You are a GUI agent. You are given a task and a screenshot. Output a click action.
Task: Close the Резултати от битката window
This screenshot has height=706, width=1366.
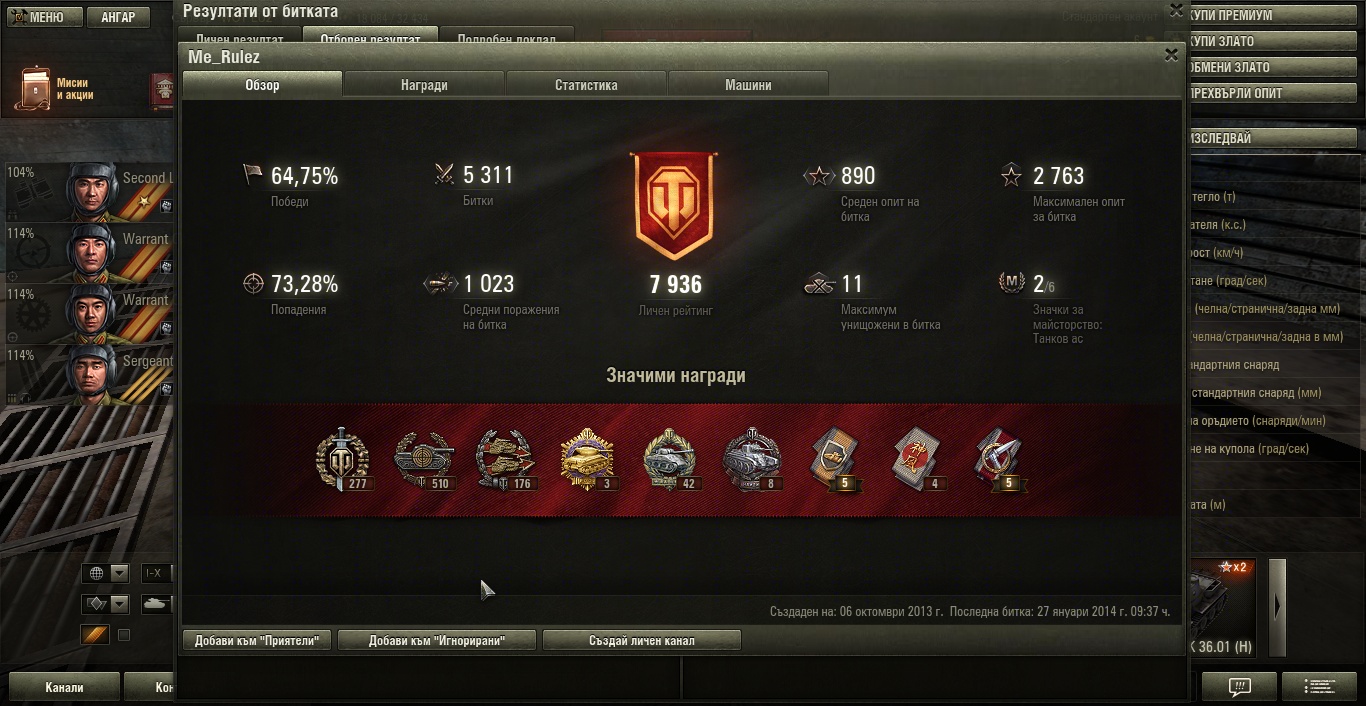[1176, 10]
